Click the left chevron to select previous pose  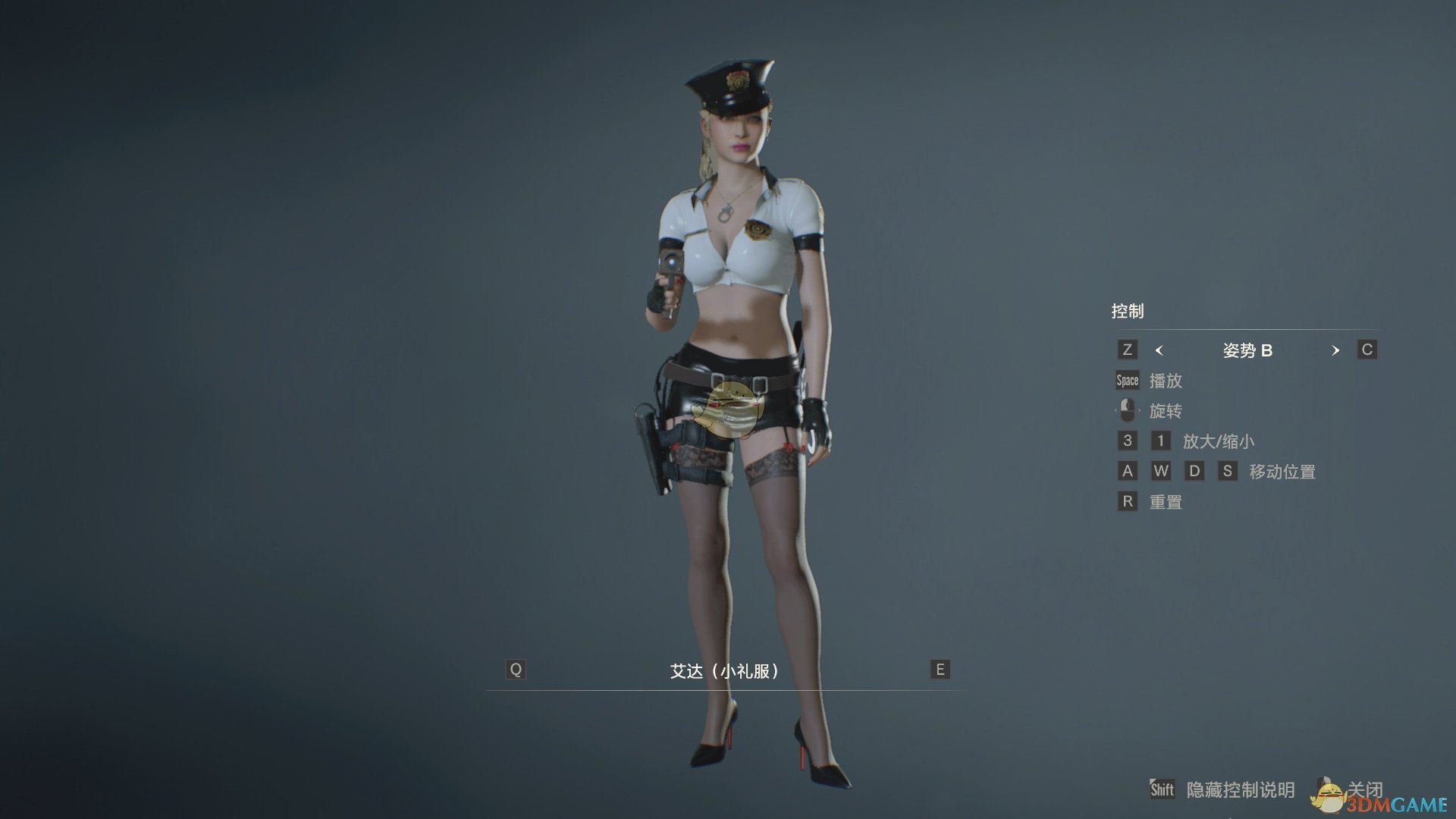1159,350
